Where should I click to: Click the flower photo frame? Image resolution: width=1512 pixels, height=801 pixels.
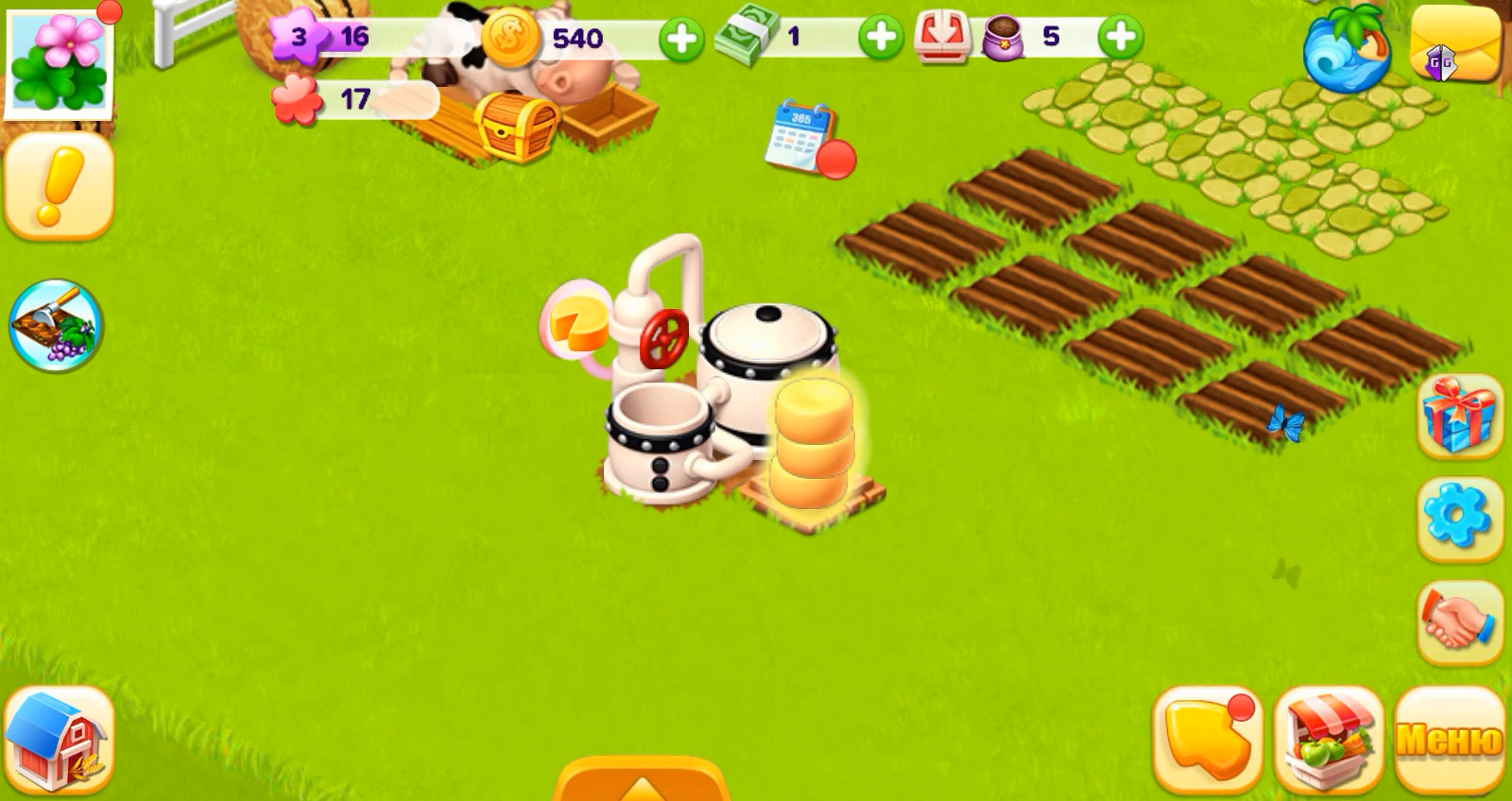(x=59, y=59)
